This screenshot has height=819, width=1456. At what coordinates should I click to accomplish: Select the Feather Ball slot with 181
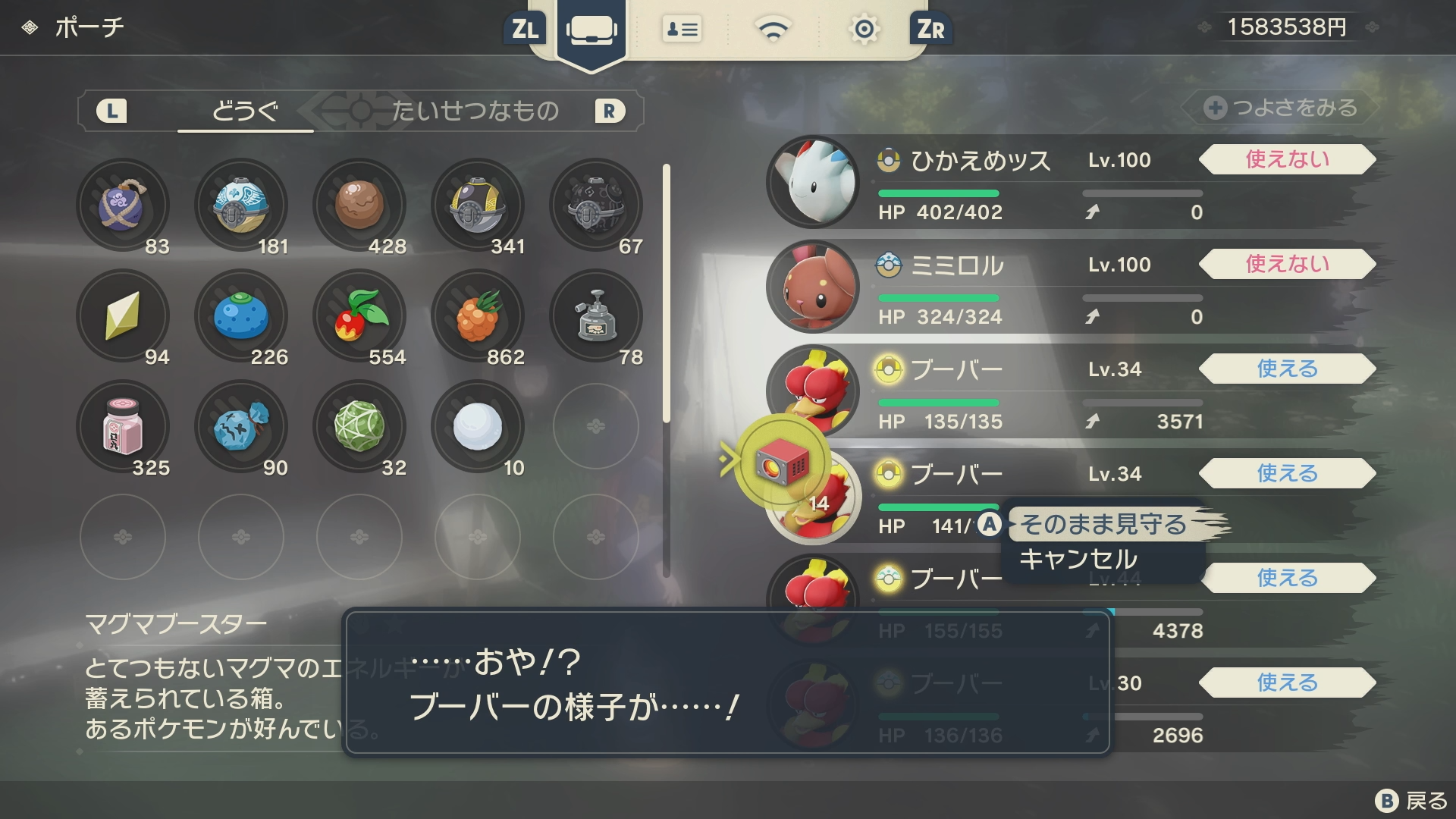(x=241, y=205)
